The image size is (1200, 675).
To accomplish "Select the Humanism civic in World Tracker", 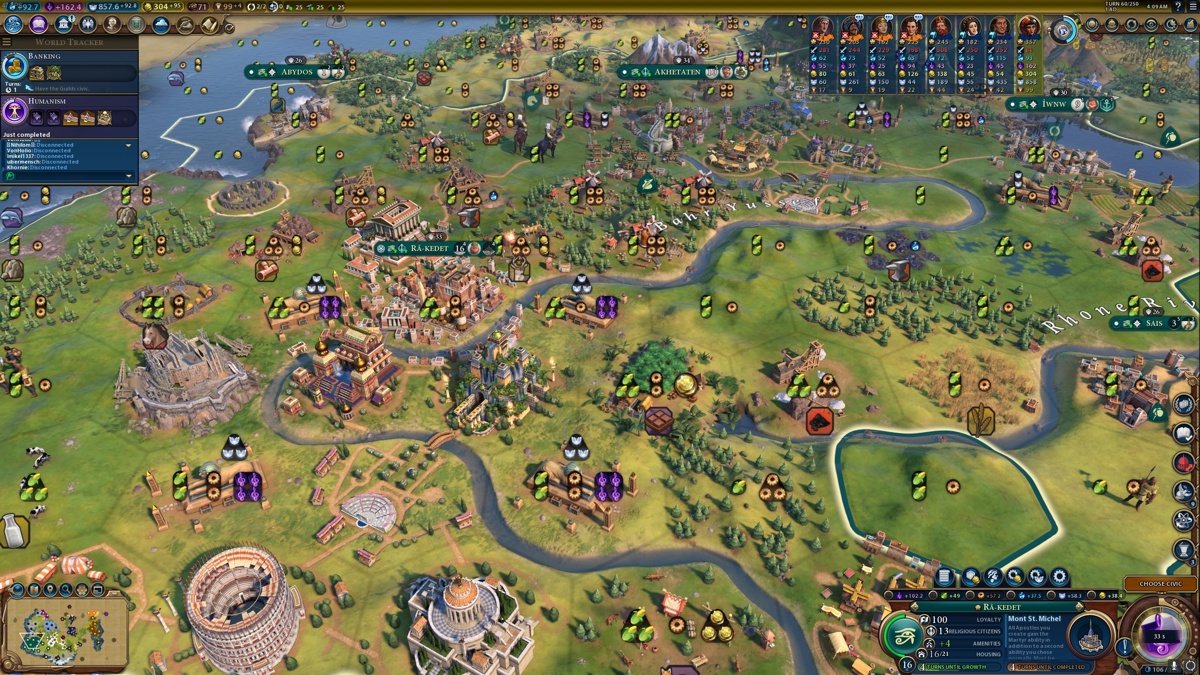I will [x=15, y=111].
